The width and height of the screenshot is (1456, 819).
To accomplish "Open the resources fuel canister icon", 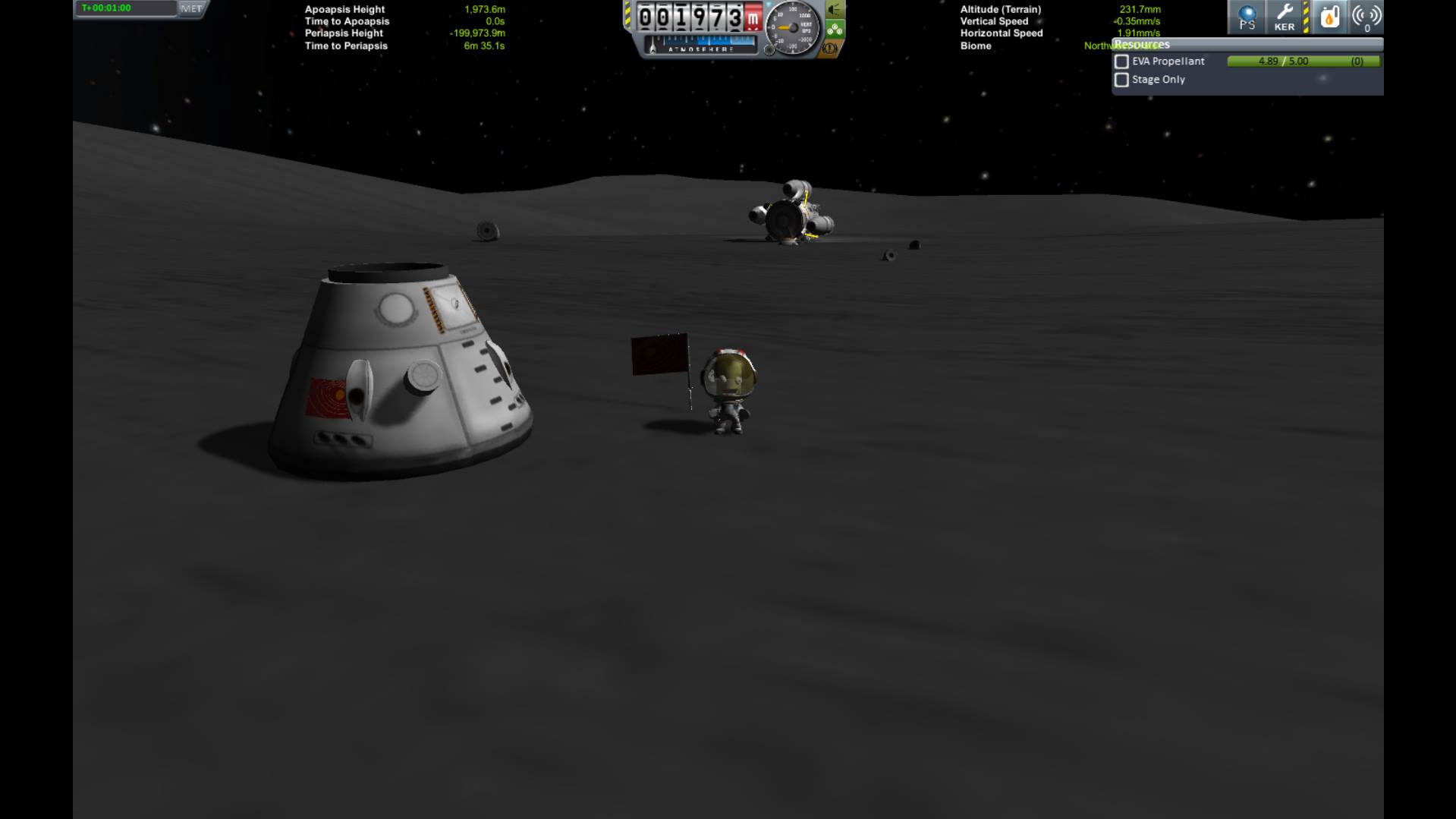I will pyautogui.click(x=1330, y=17).
